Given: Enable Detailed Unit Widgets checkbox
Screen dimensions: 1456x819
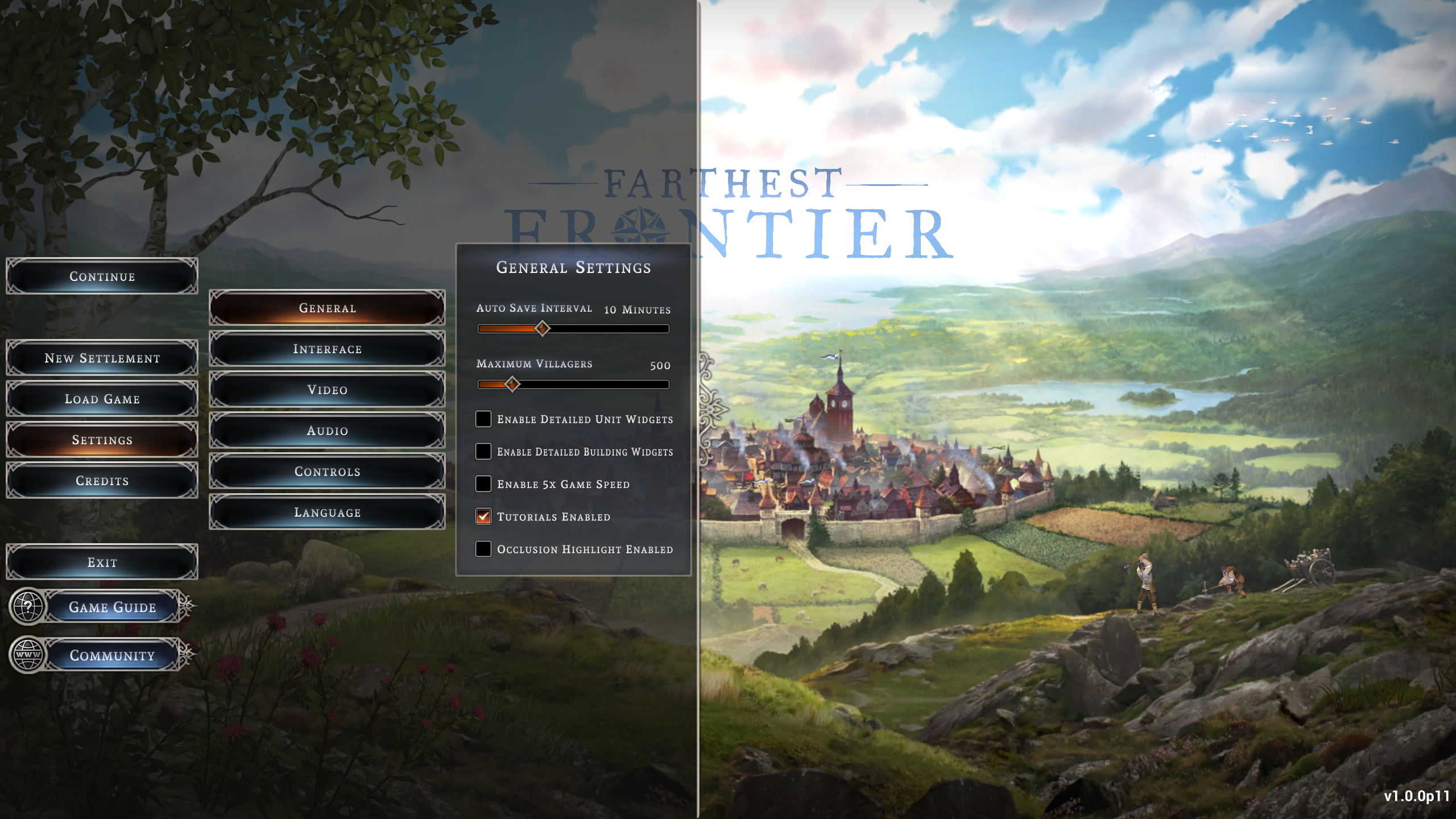Looking at the screenshot, I should pyautogui.click(x=483, y=419).
